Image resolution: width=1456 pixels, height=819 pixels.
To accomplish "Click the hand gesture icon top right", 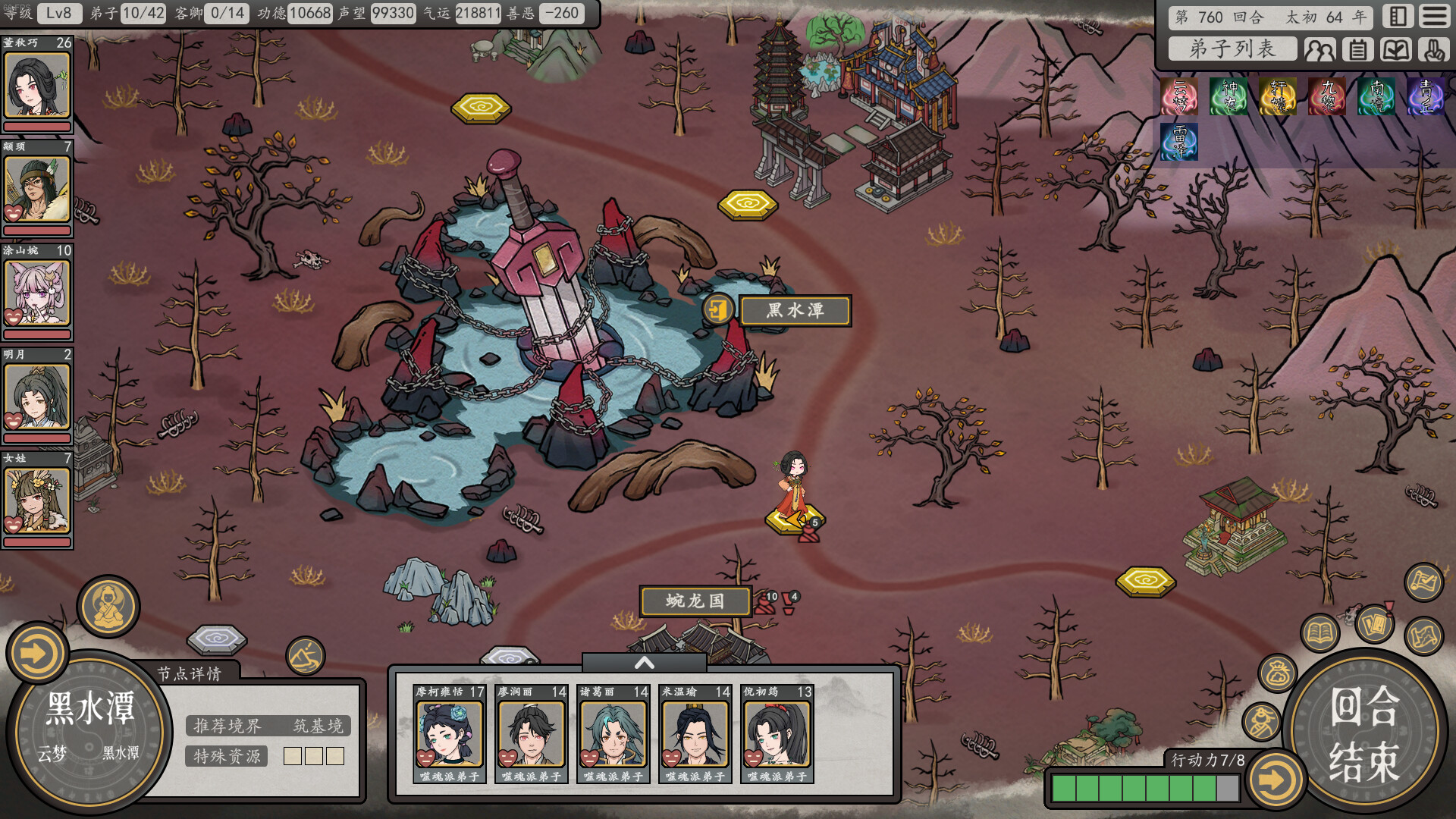I will tap(1432, 49).
